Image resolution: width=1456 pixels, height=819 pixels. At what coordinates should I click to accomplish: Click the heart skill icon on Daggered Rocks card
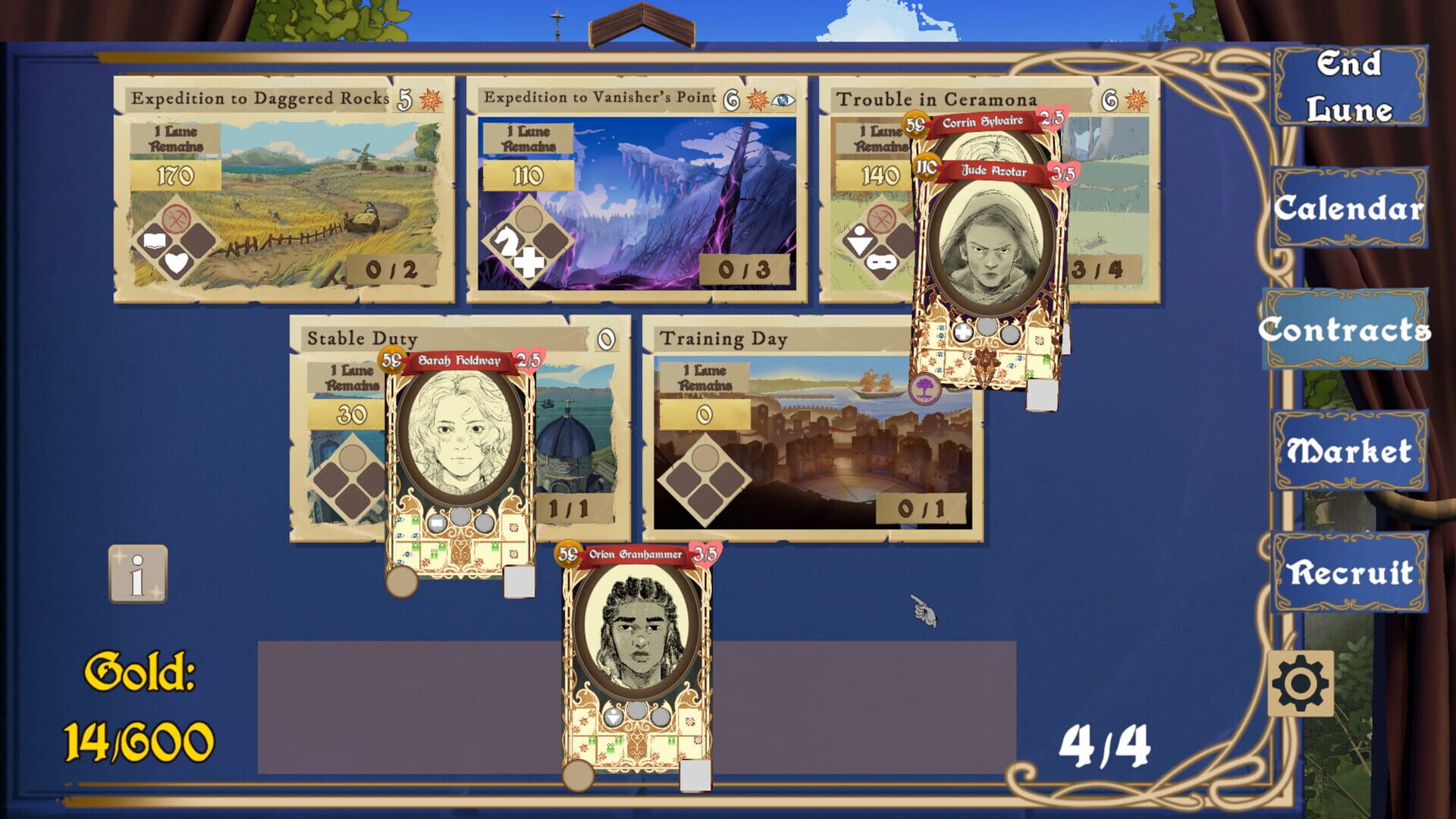[176, 263]
